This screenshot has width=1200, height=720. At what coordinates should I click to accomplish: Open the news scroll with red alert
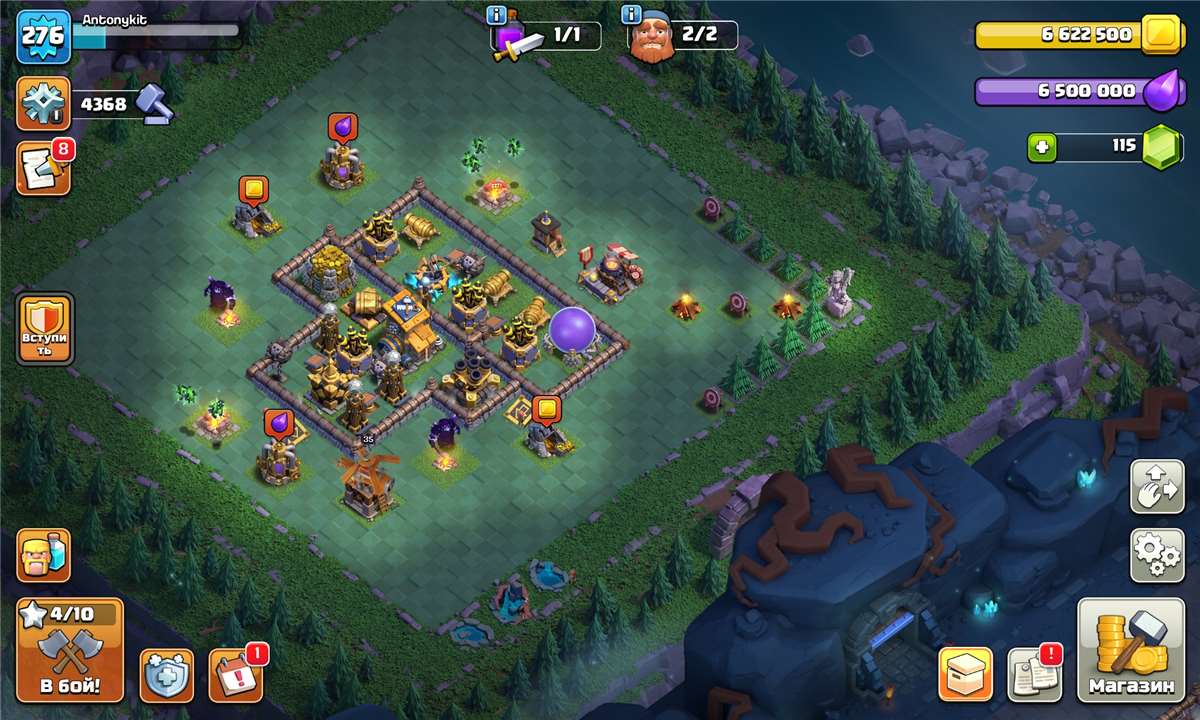click(1034, 675)
